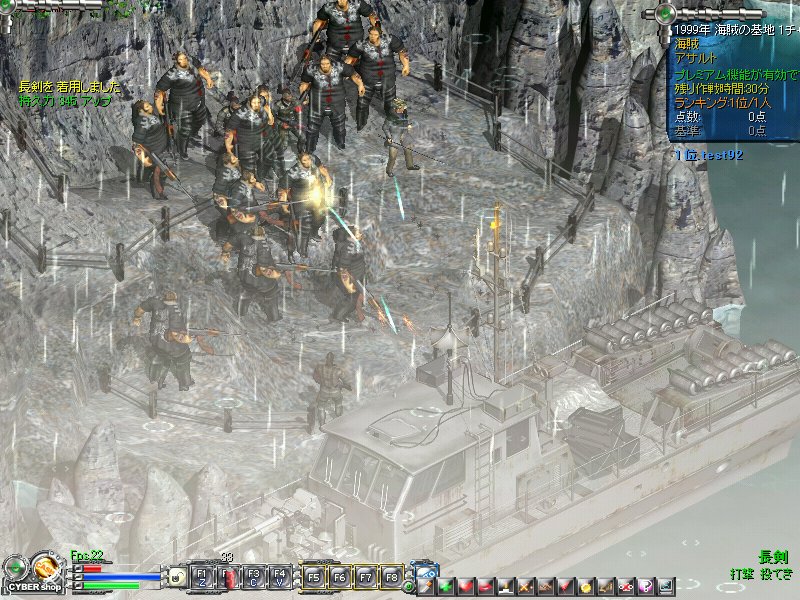The width and height of the screenshot is (800, 600).
Task: Click the monitor screen toolbar icon
Action: [667, 585]
